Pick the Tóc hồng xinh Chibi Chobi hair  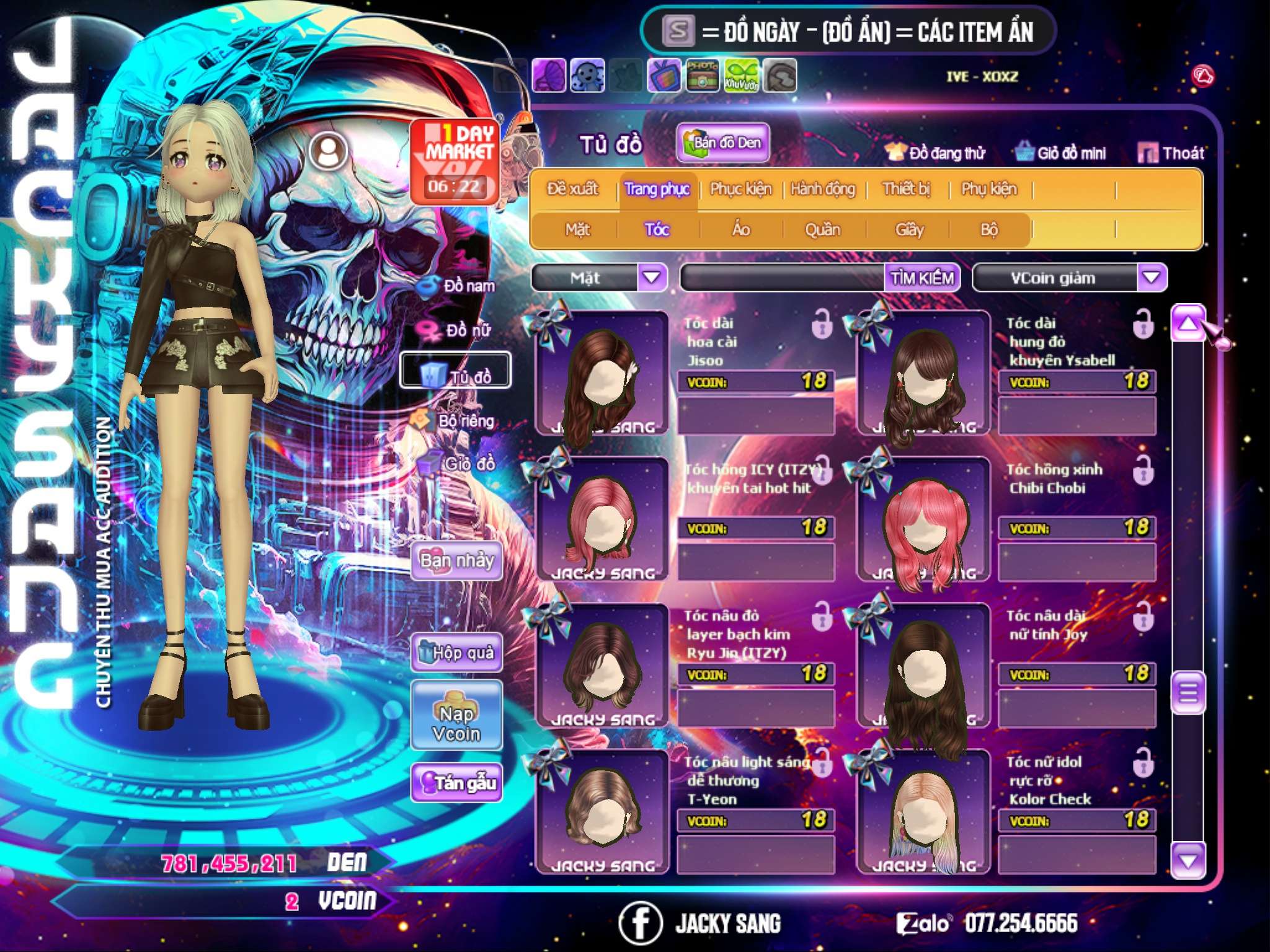click(923, 519)
